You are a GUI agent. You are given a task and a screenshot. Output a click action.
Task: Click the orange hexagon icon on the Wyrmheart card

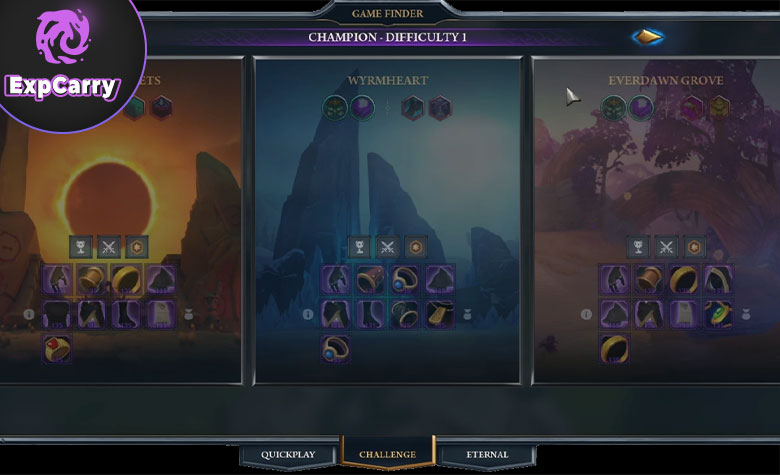click(415, 246)
